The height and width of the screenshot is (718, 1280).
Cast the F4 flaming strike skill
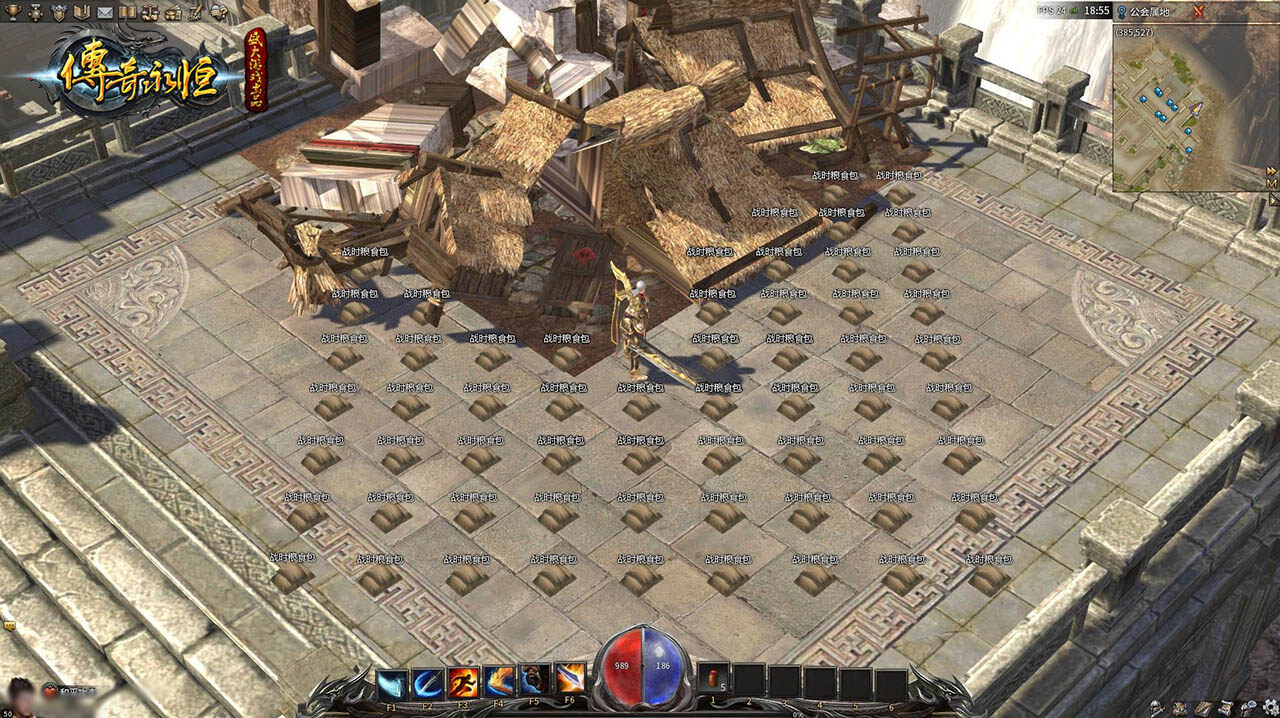(x=499, y=682)
